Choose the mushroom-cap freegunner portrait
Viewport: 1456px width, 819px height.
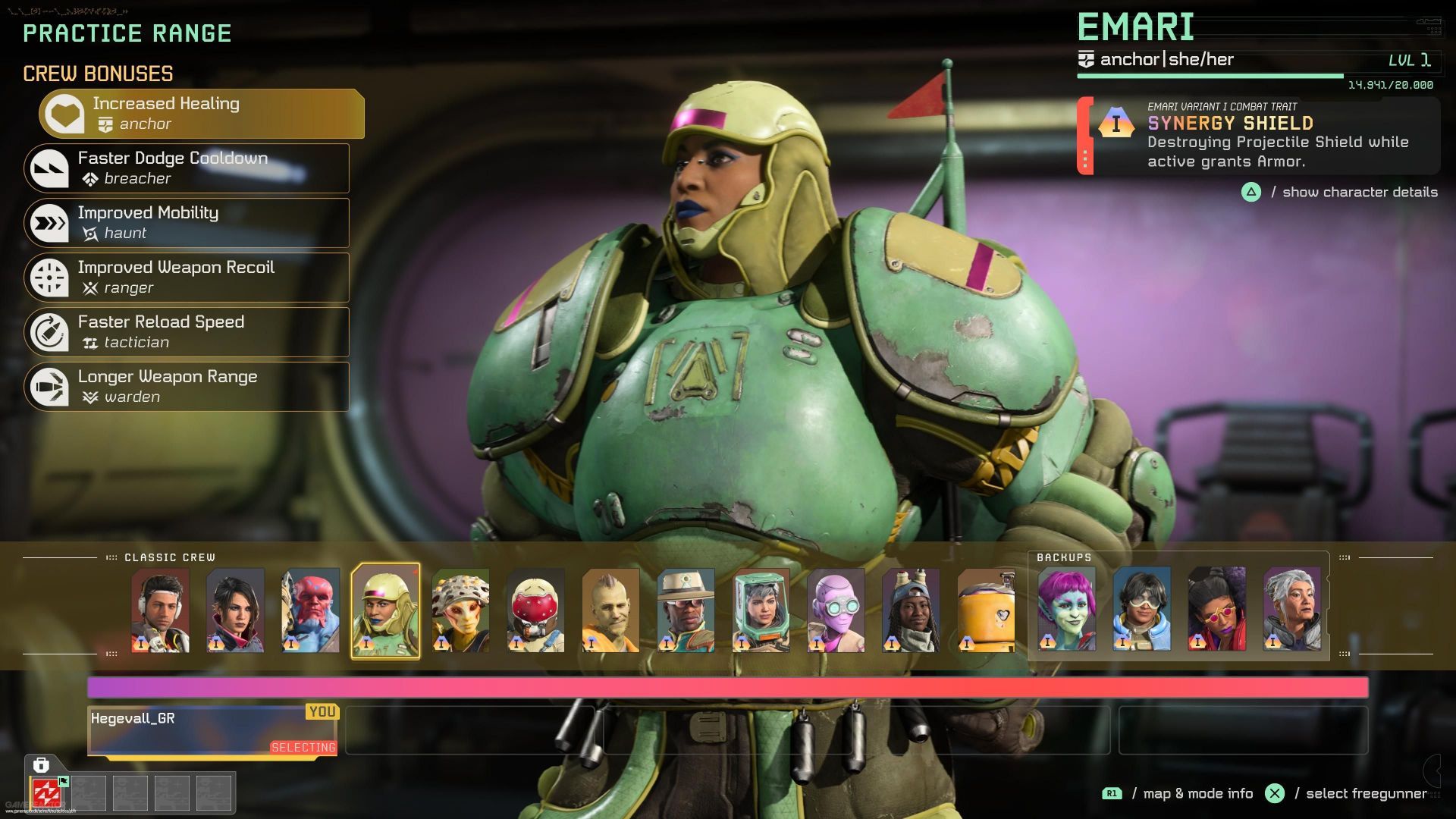tap(460, 610)
